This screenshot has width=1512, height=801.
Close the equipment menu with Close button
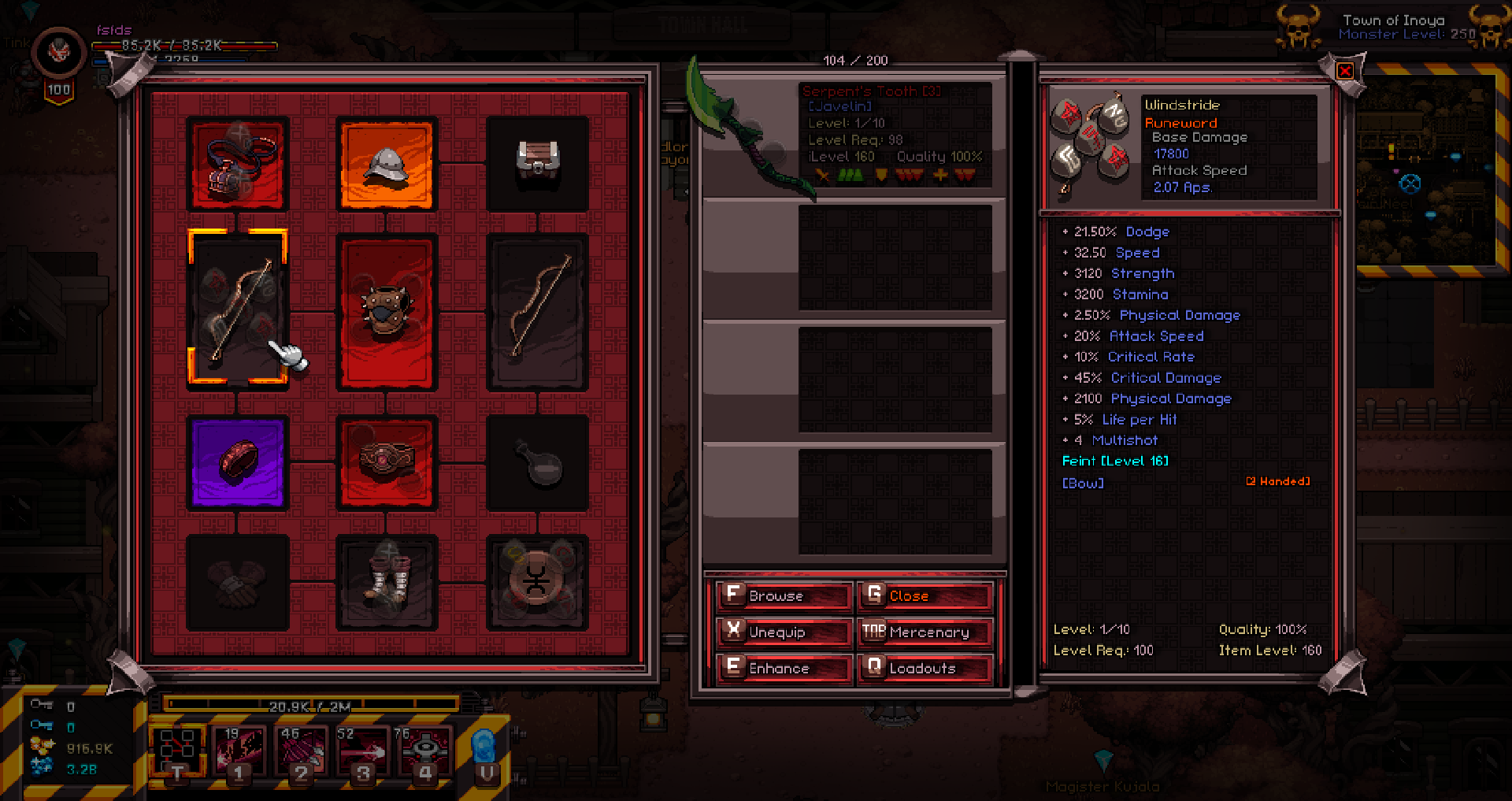[x=925, y=596]
